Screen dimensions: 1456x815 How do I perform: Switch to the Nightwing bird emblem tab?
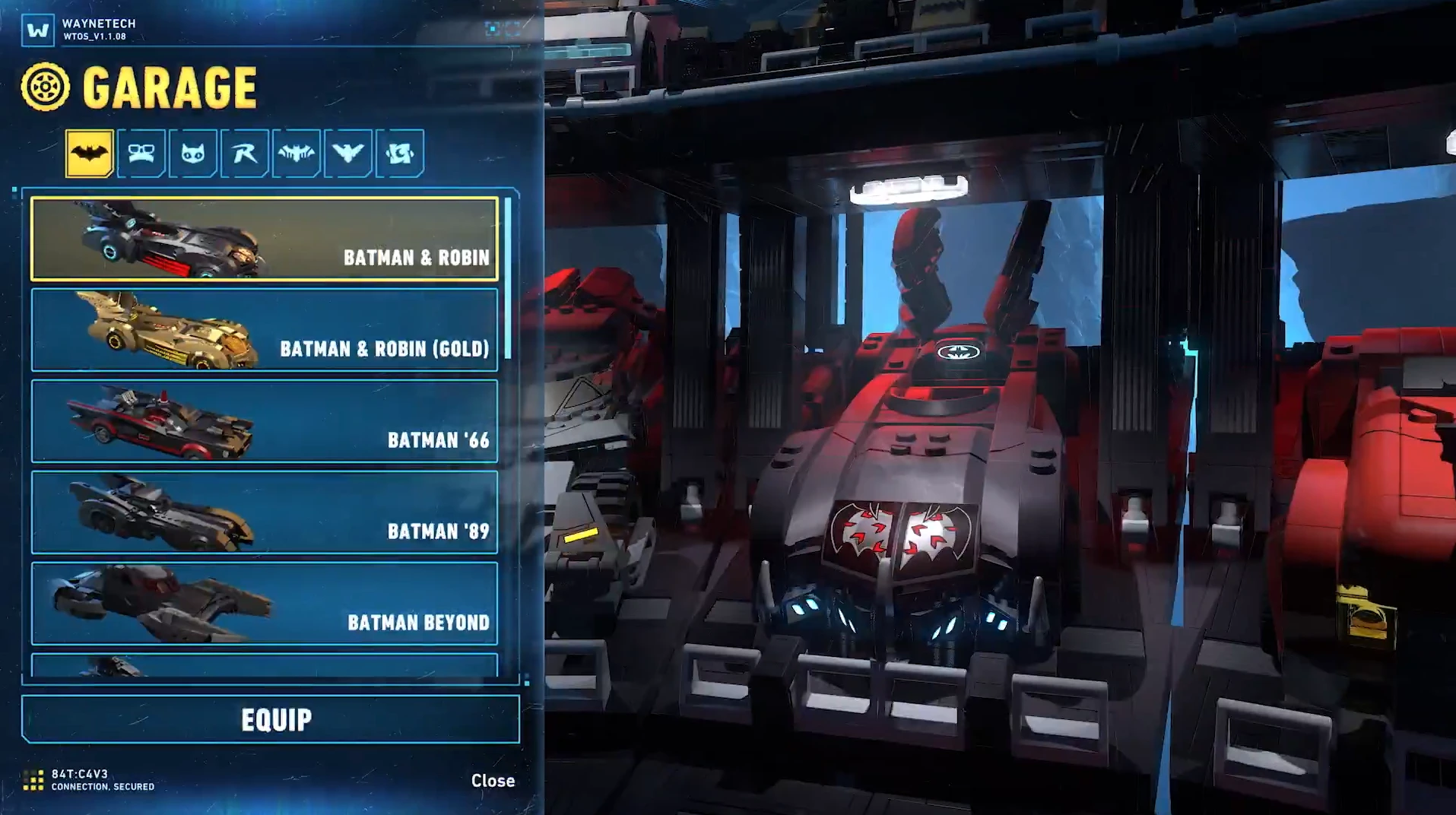pyautogui.click(x=348, y=154)
